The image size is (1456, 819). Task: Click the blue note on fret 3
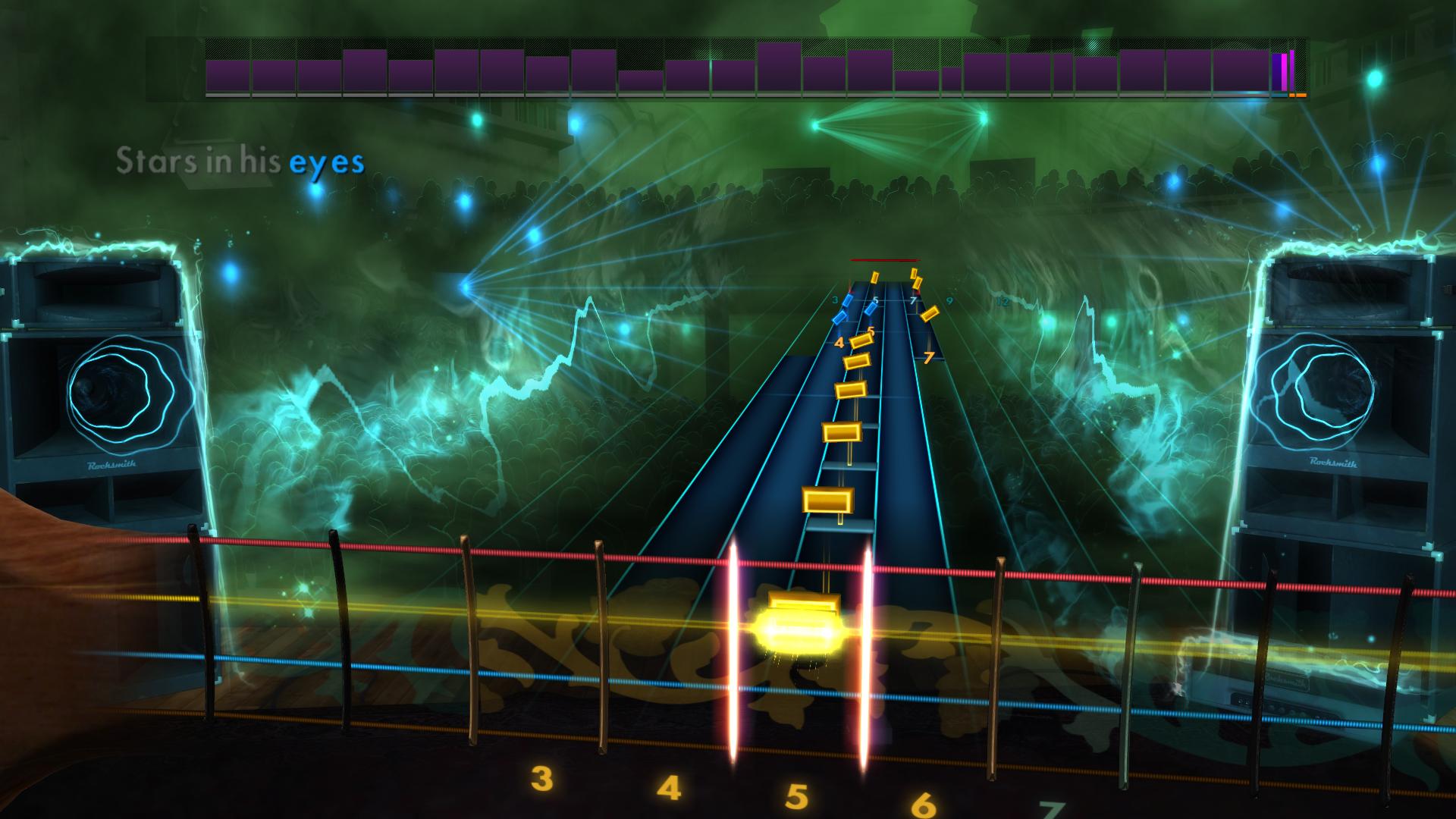[848, 303]
